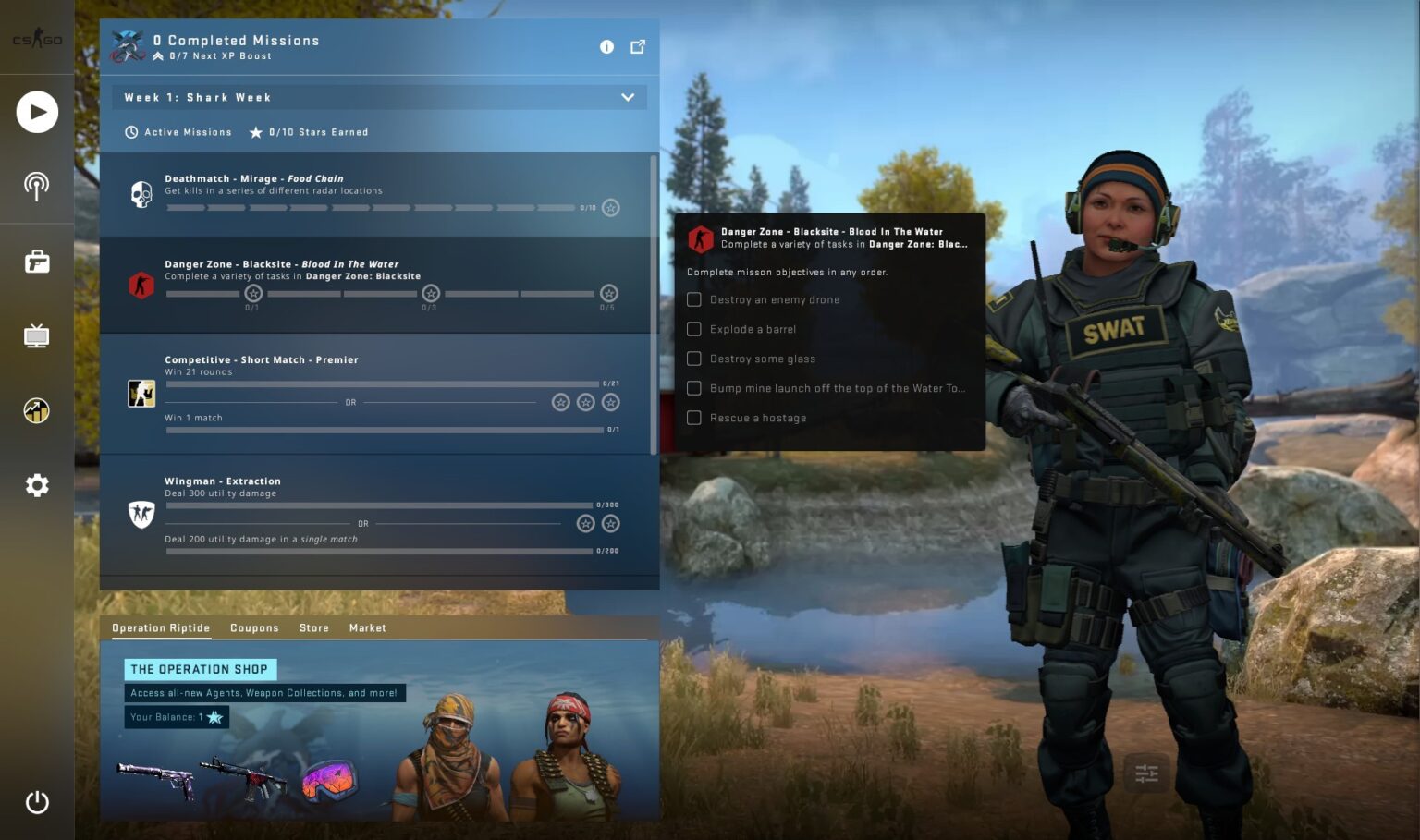Click the mission info icon
The image size is (1420, 840).
point(606,46)
